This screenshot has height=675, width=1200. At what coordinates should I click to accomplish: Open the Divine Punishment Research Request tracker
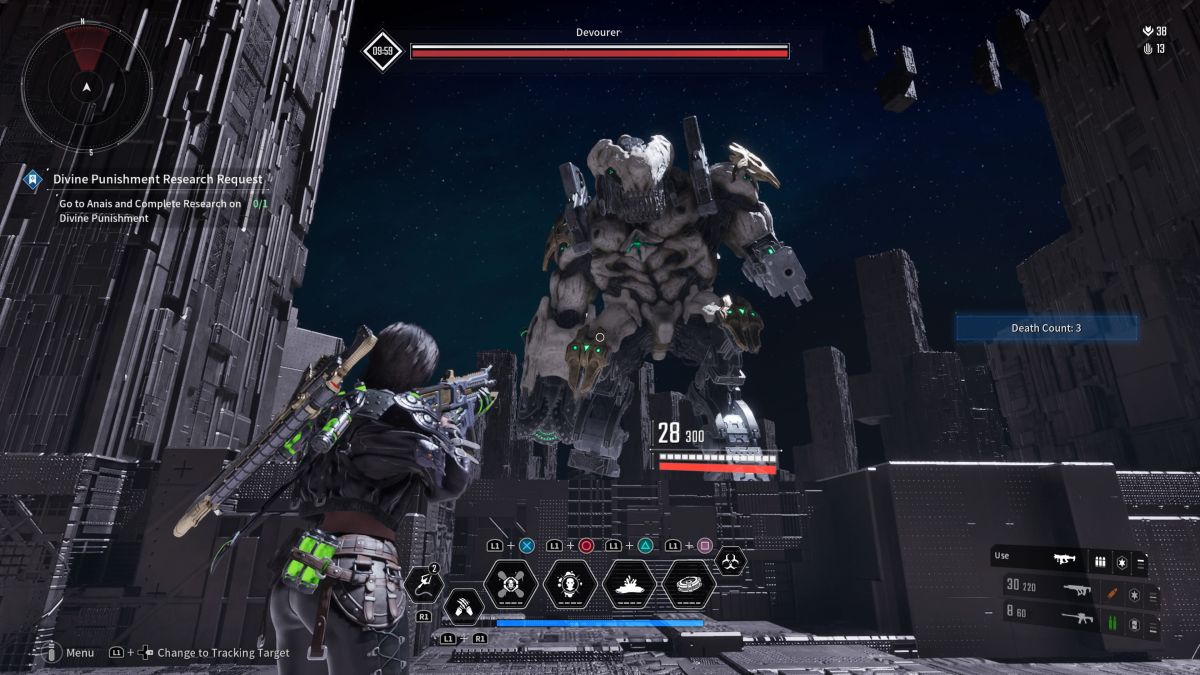click(x=158, y=179)
